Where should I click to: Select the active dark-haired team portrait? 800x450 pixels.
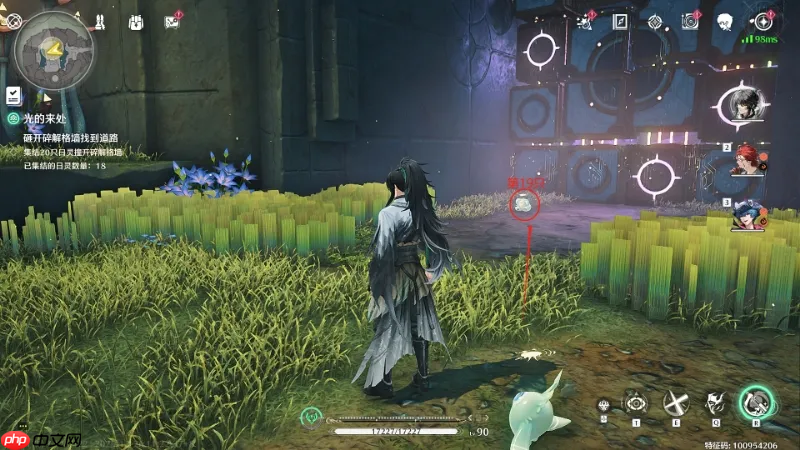741,105
